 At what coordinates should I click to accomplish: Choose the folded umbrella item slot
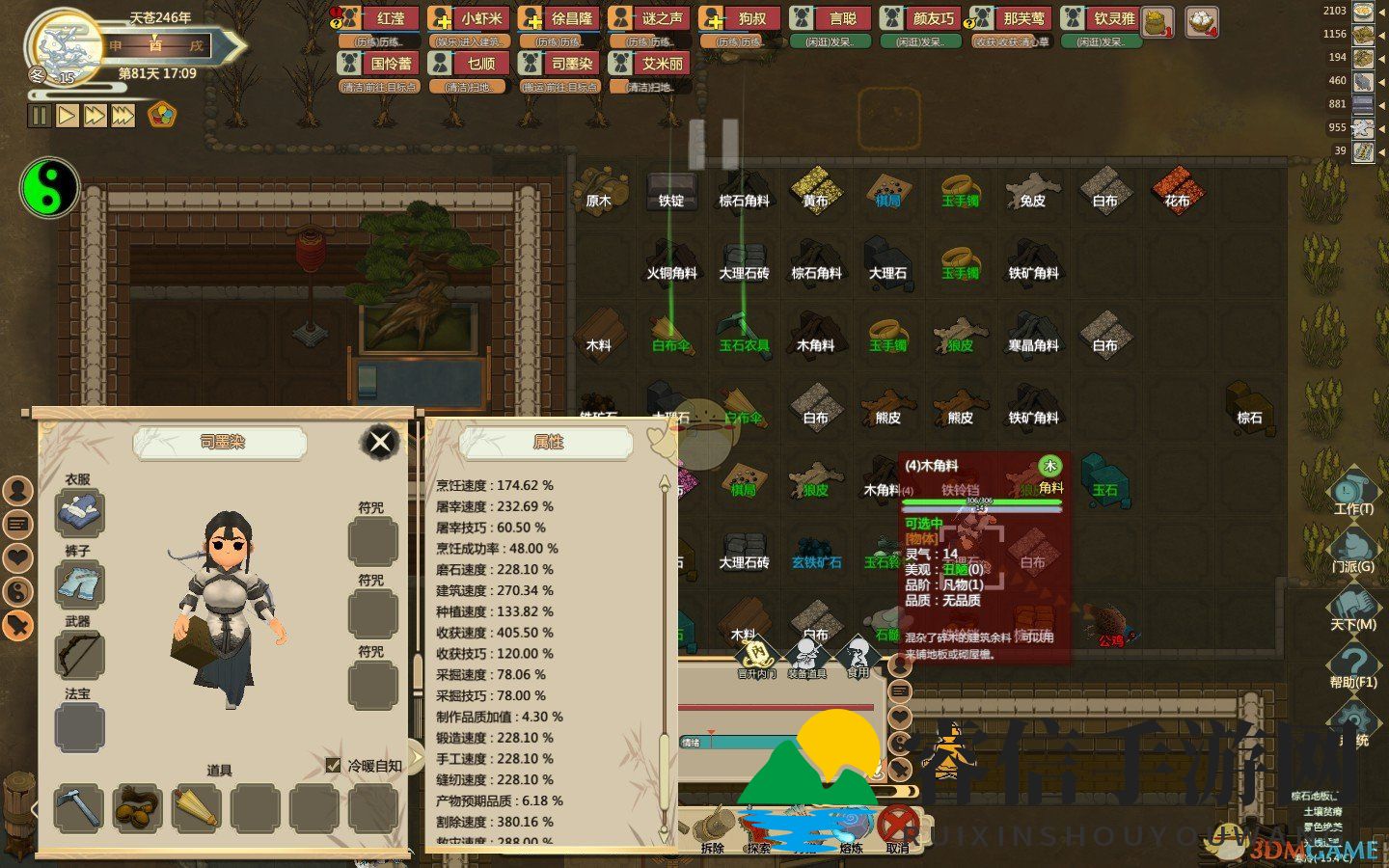pyautogui.click(x=196, y=807)
